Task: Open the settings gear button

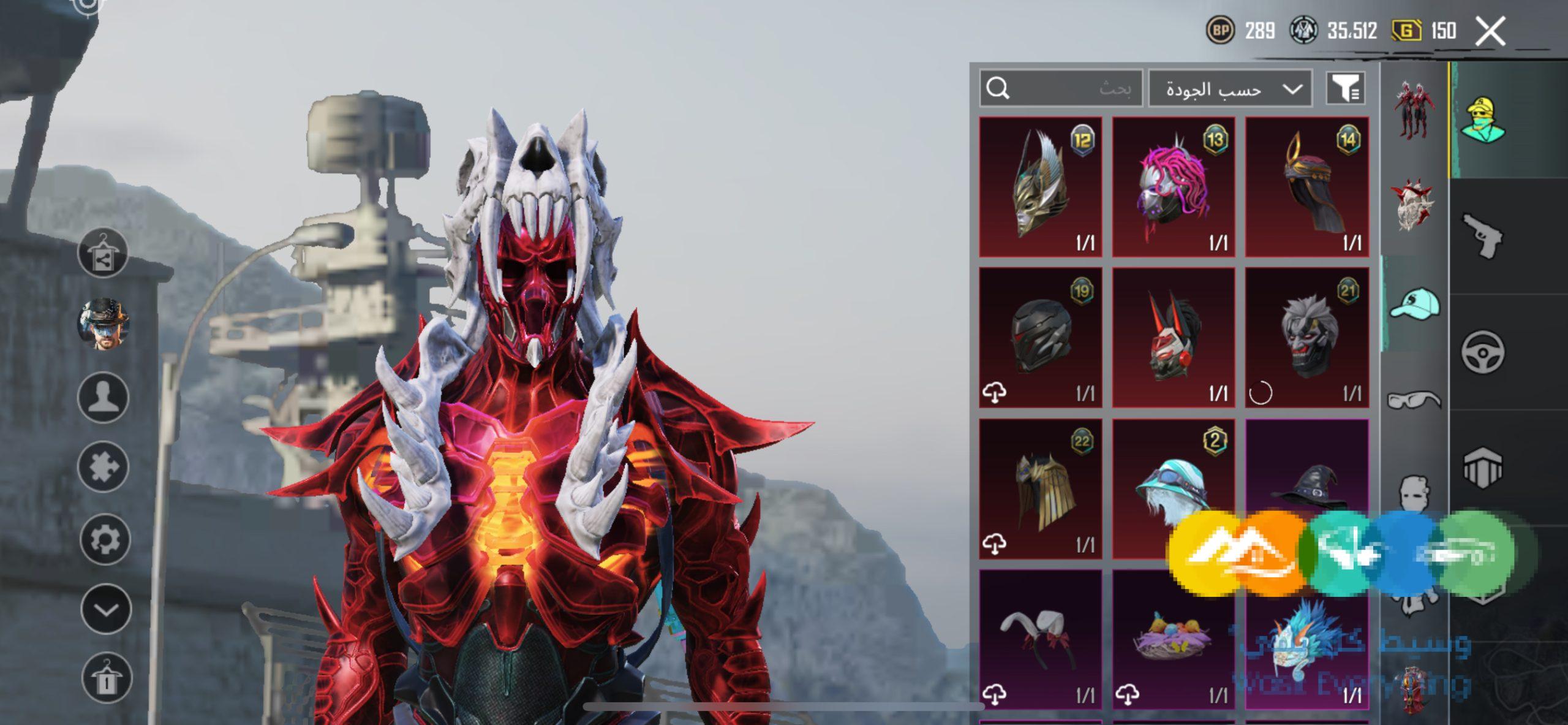Action: coord(105,540)
